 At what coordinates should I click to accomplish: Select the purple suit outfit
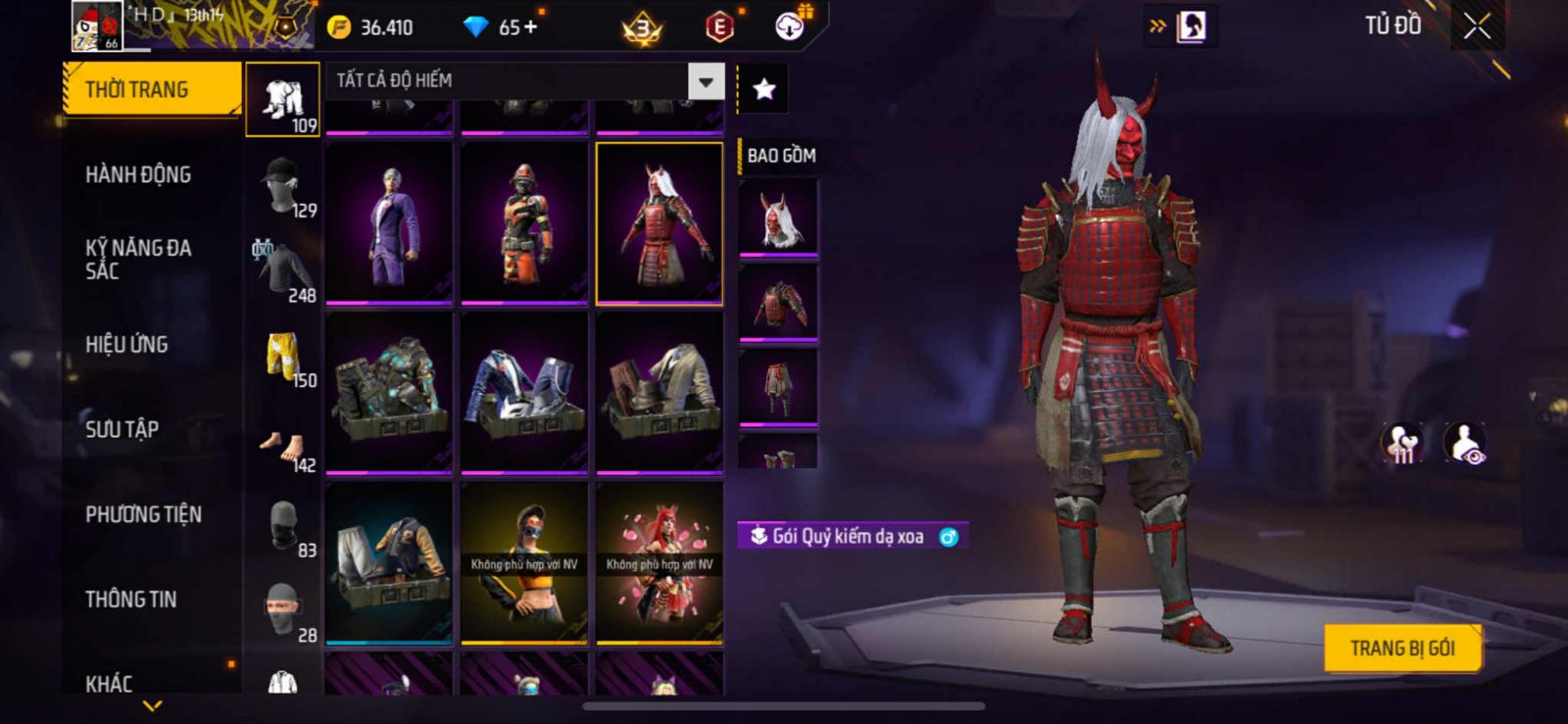(x=389, y=222)
